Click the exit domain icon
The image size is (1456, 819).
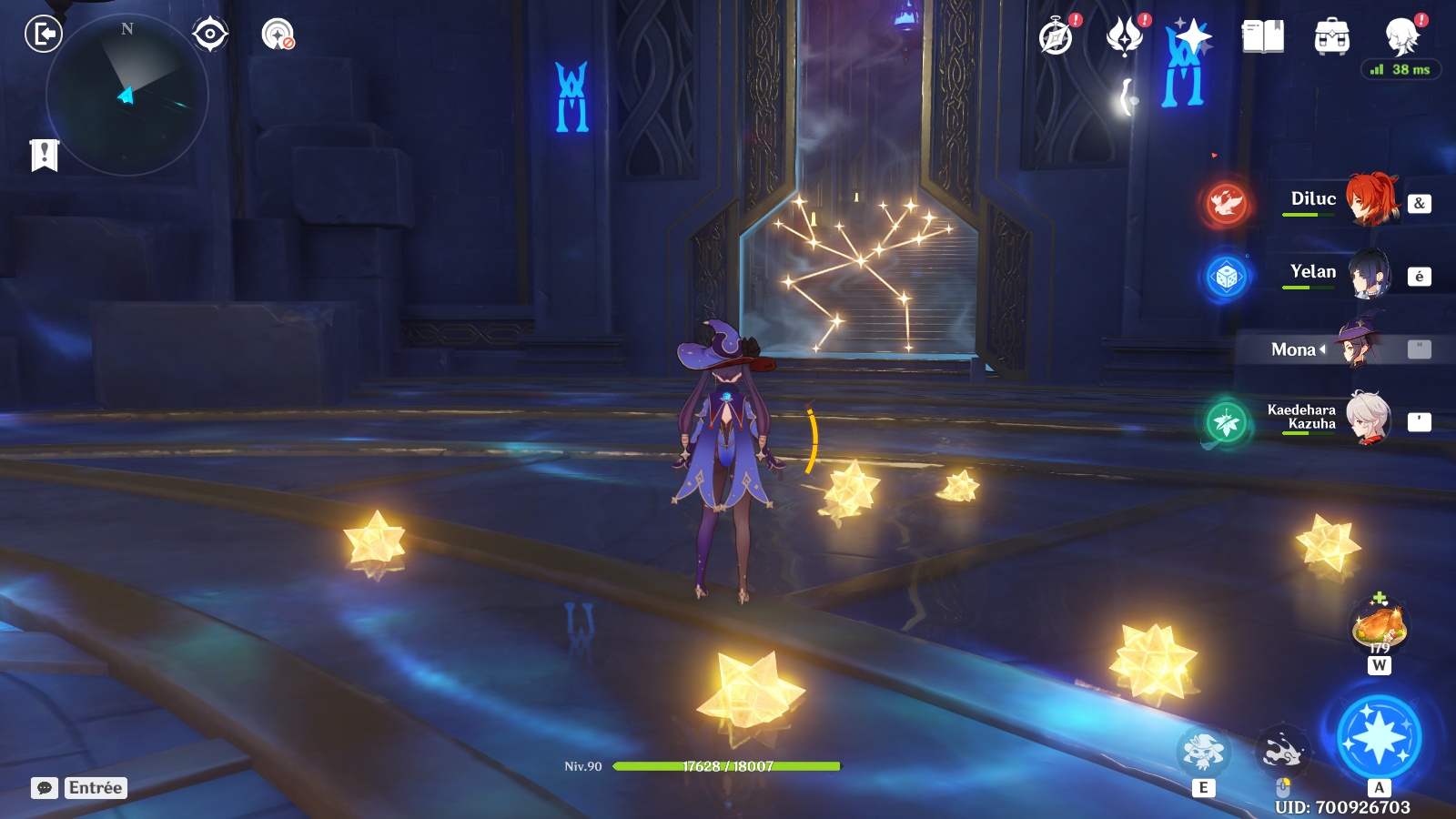click(x=43, y=35)
